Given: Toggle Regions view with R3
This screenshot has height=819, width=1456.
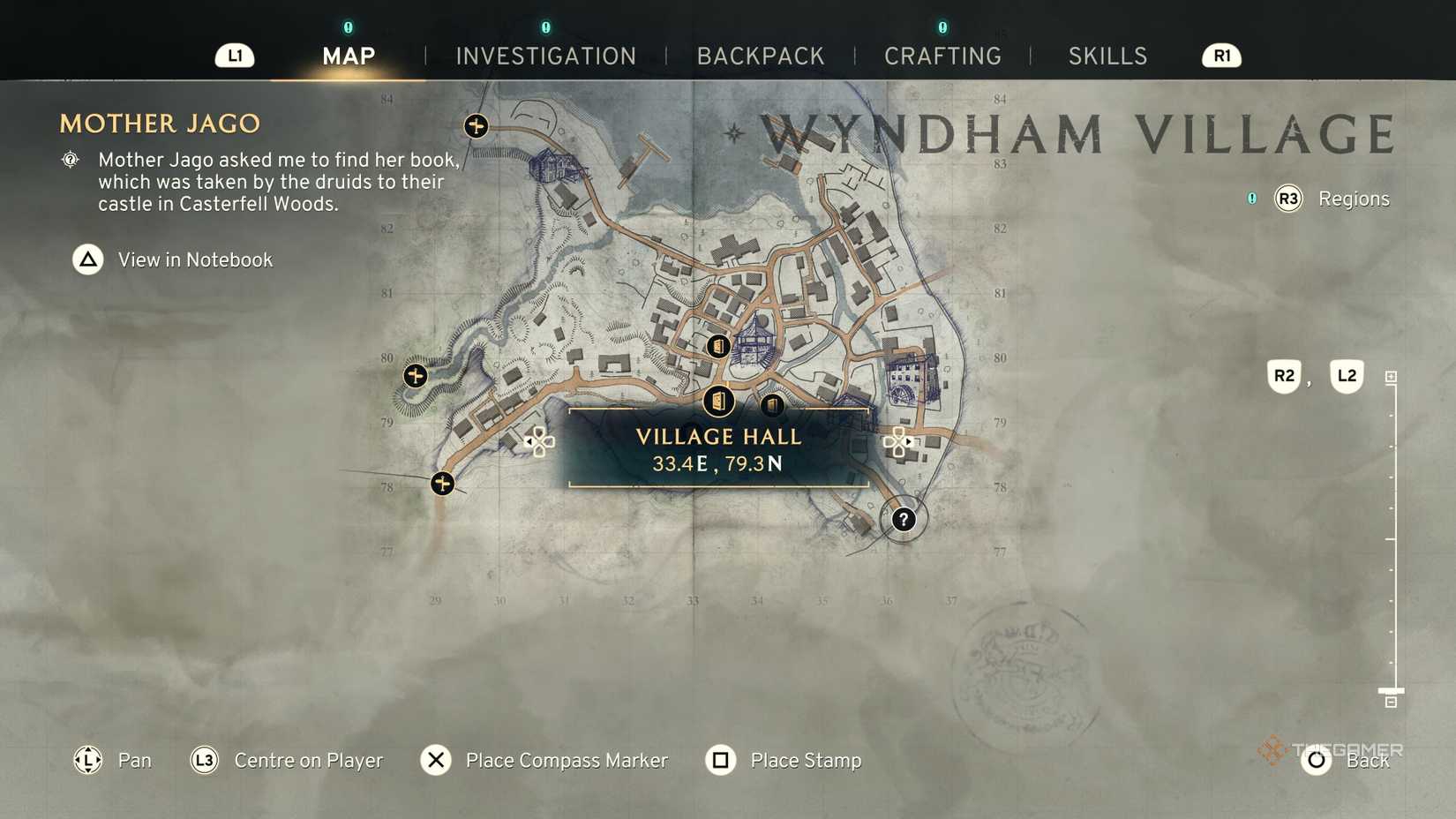Looking at the screenshot, I should (1287, 199).
